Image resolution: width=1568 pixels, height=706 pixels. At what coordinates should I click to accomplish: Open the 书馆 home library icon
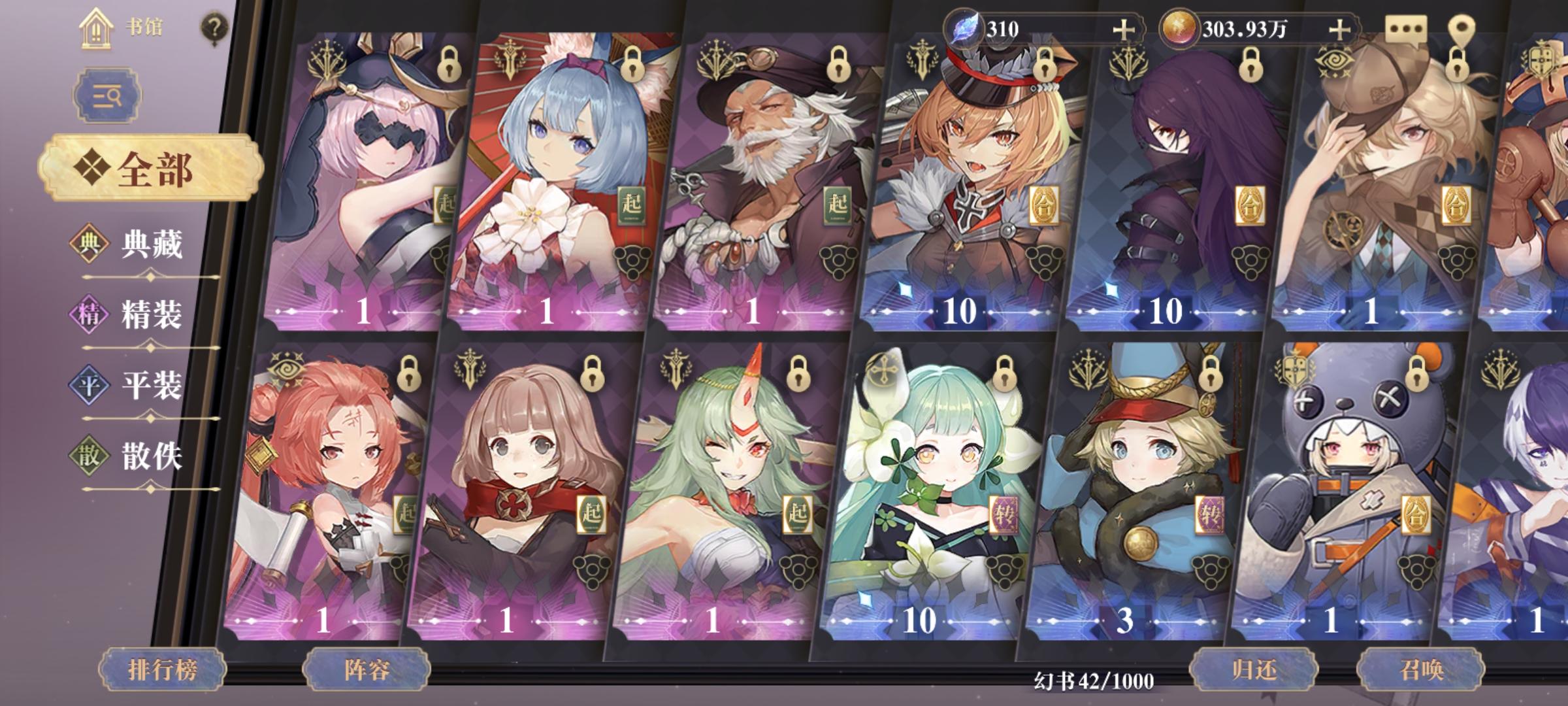(x=95, y=29)
